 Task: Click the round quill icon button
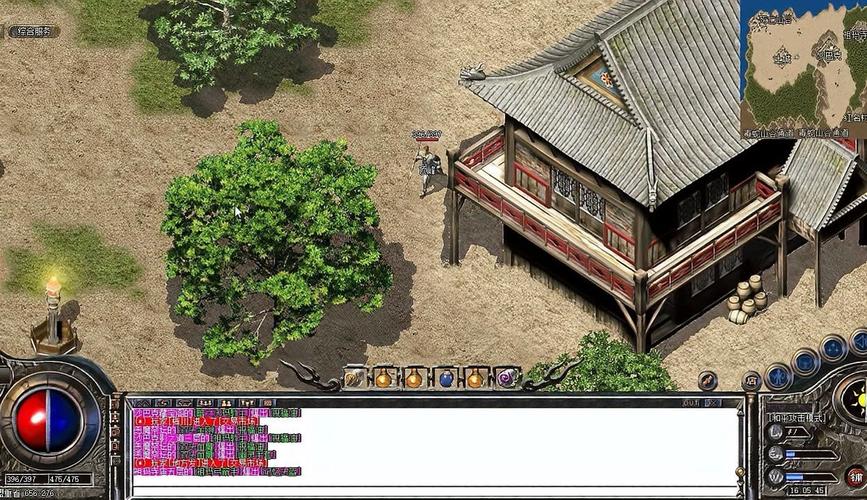tap(708, 380)
